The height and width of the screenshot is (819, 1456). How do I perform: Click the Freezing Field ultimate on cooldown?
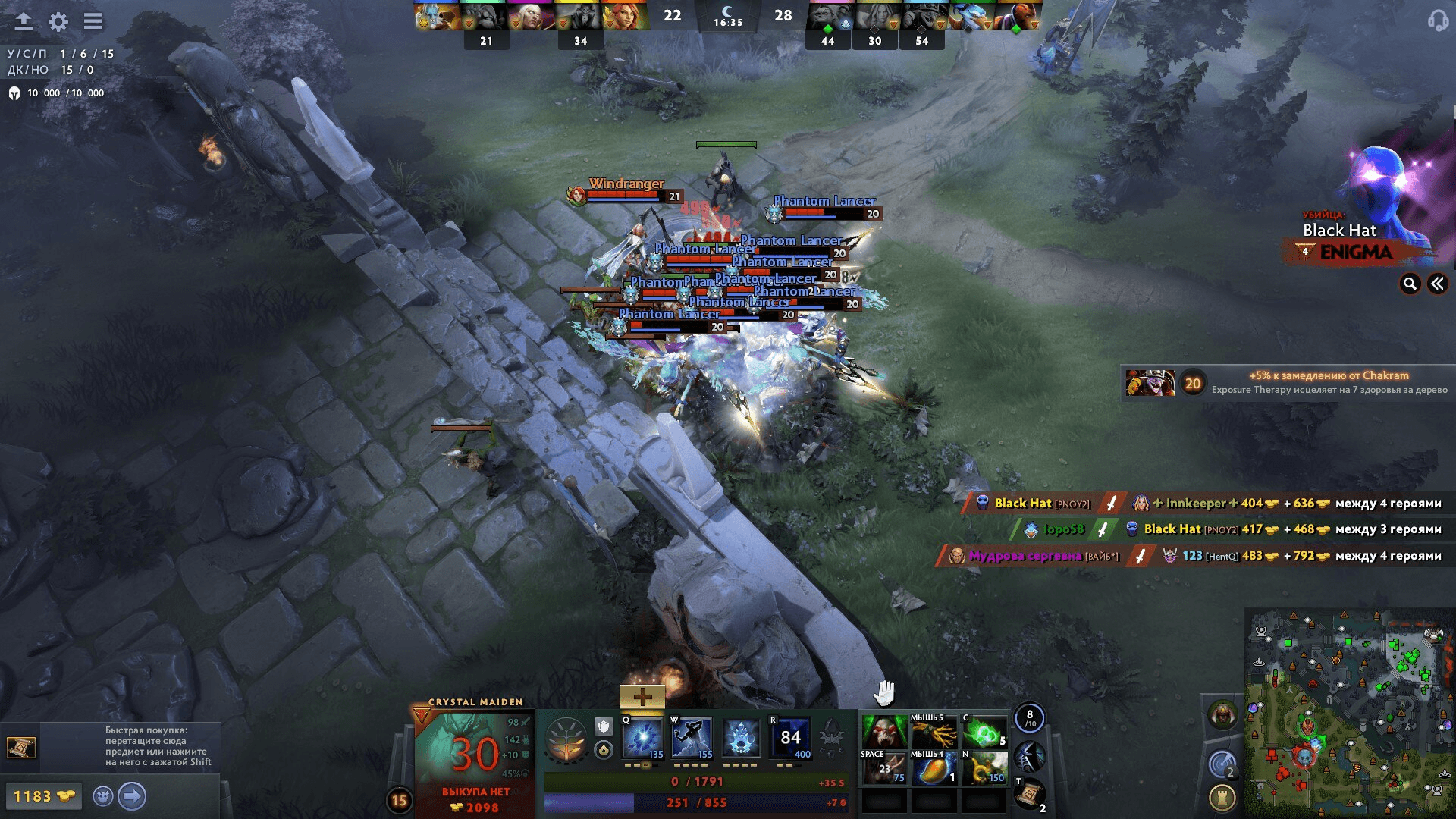click(790, 738)
